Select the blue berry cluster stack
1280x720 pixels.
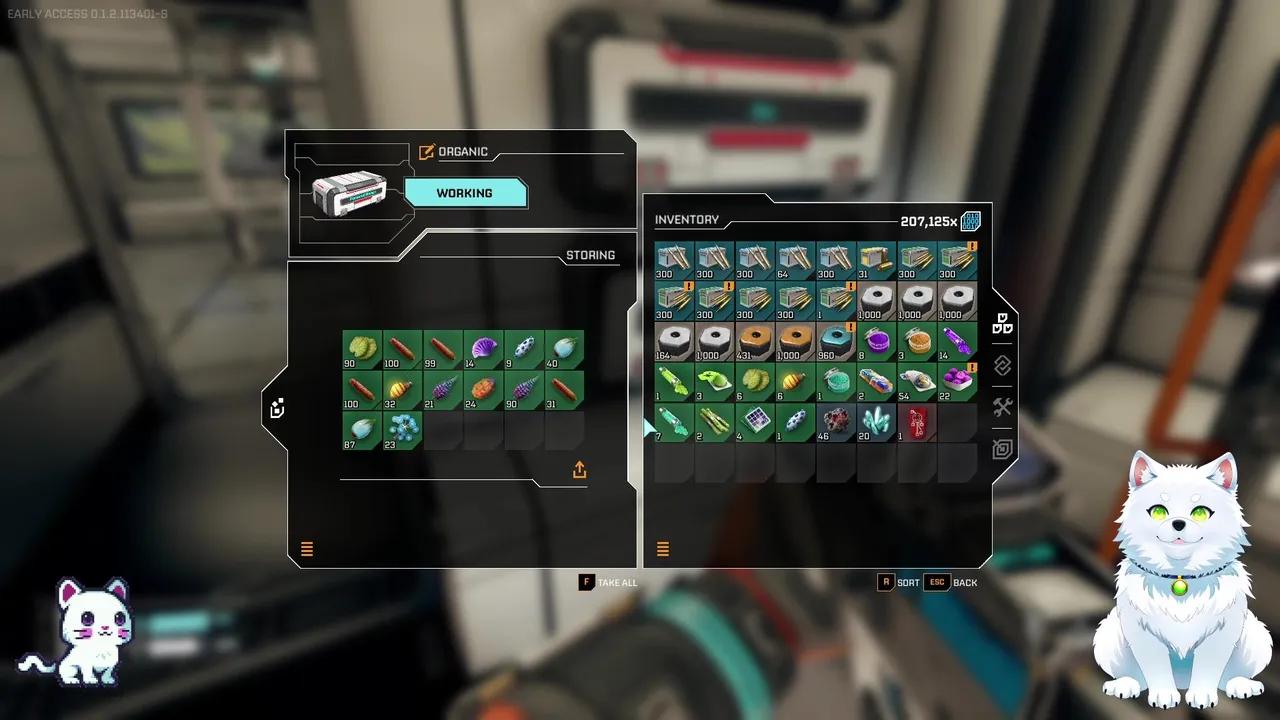pyautogui.click(x=402, y=430)
